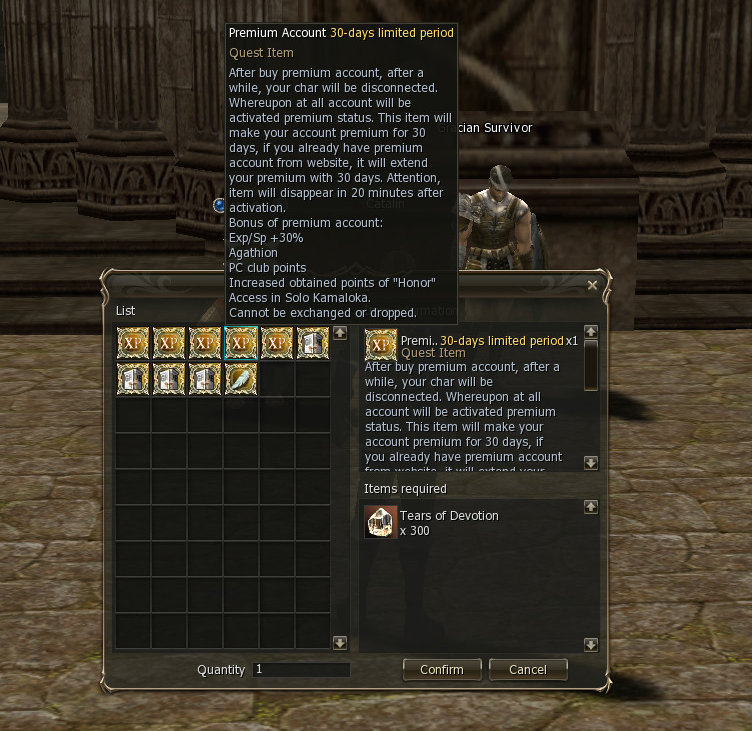
Task: Close the exchange window
Action: click(x=592, y=285)
